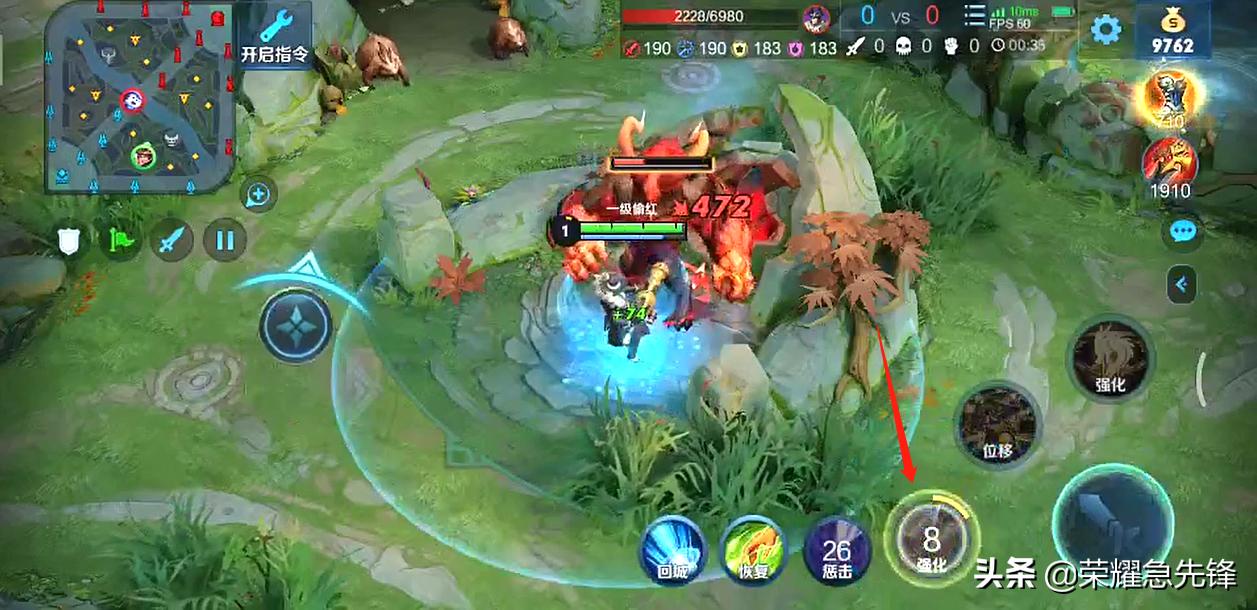Open the shop via the gold bag
Image resolution: width=1257 pixels, height=610 pixels.
1173,30
